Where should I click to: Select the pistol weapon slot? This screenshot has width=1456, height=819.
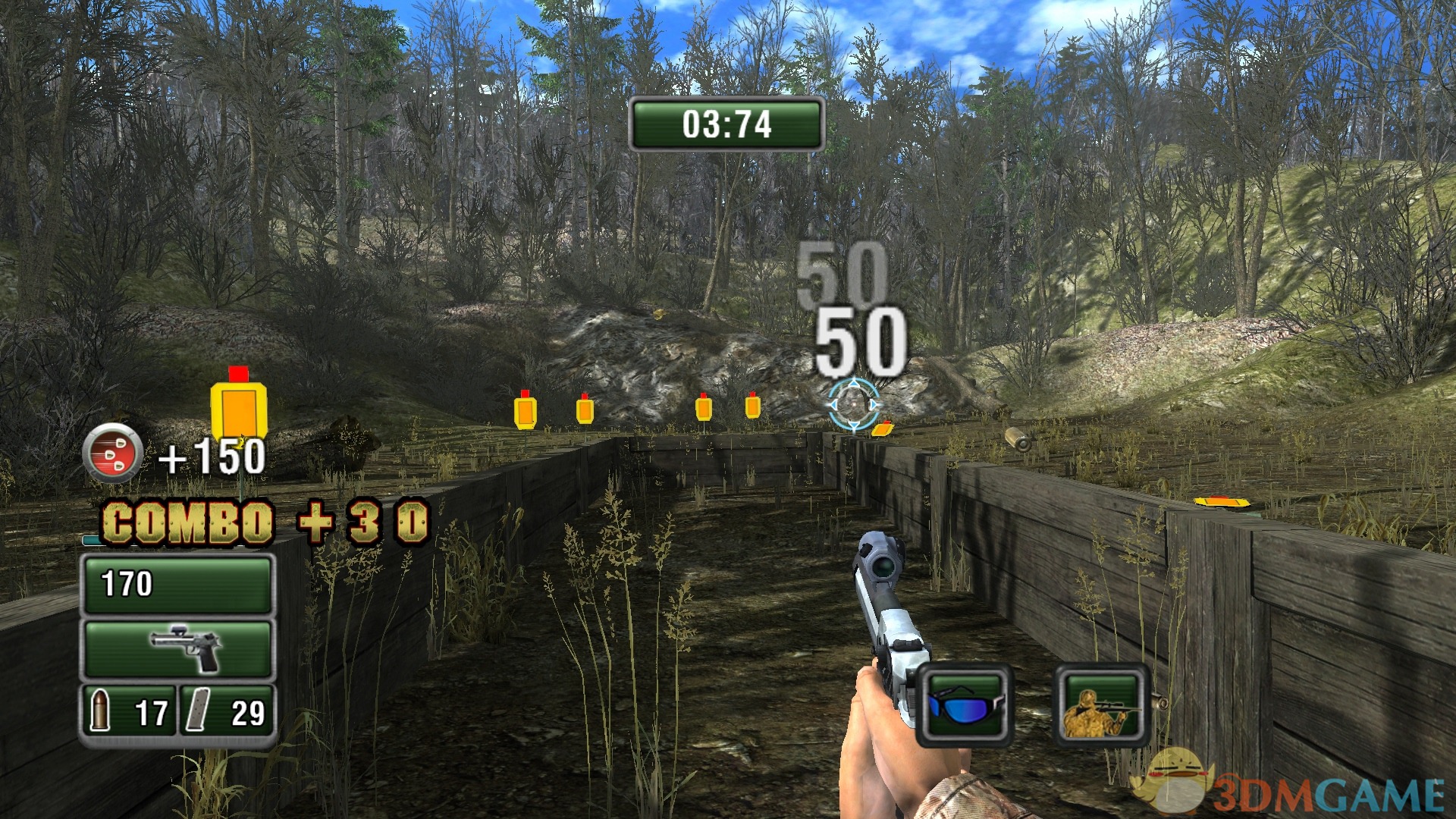(177, 649)
